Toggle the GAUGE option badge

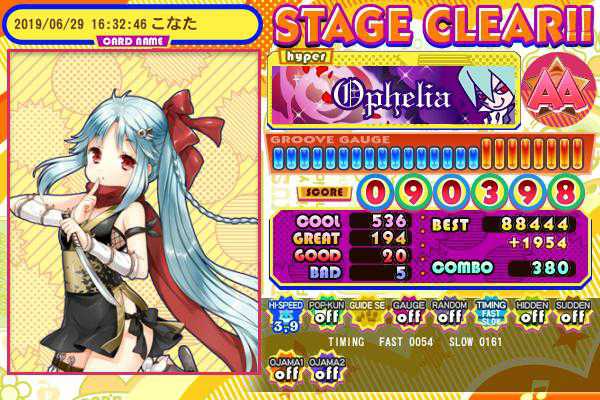(x=408, y=316)
